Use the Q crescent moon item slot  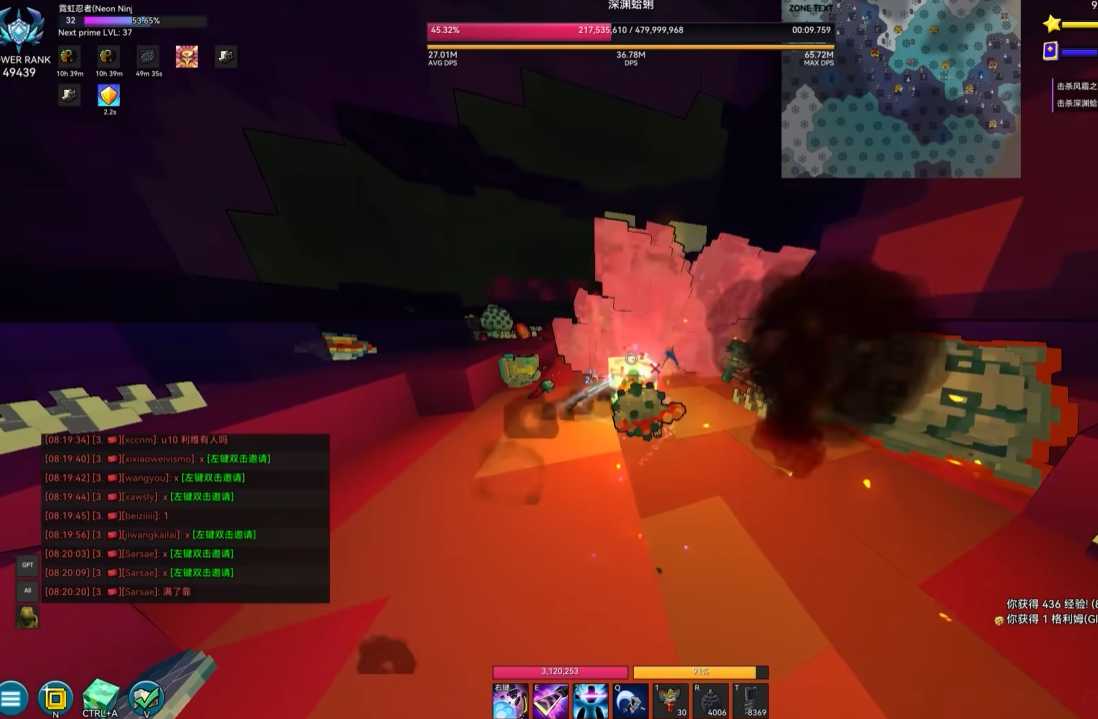pos(630,701)
